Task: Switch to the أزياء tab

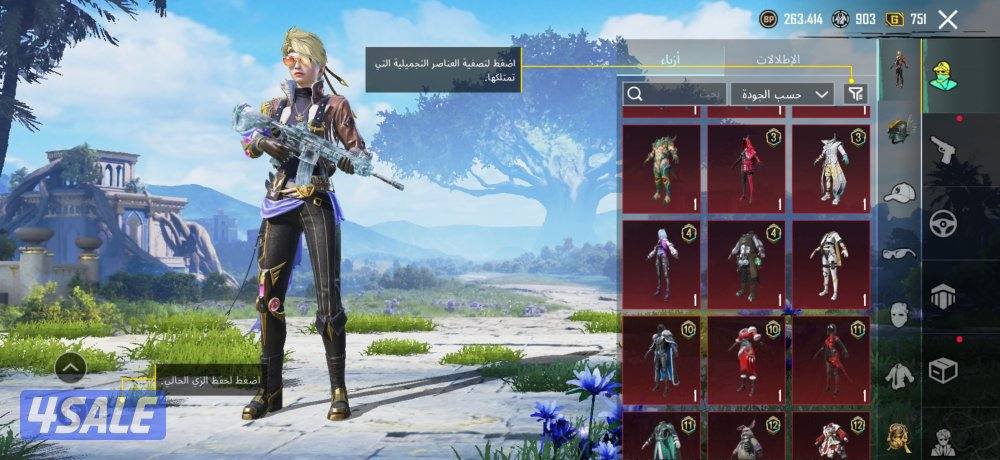Action: click(671, 58)
